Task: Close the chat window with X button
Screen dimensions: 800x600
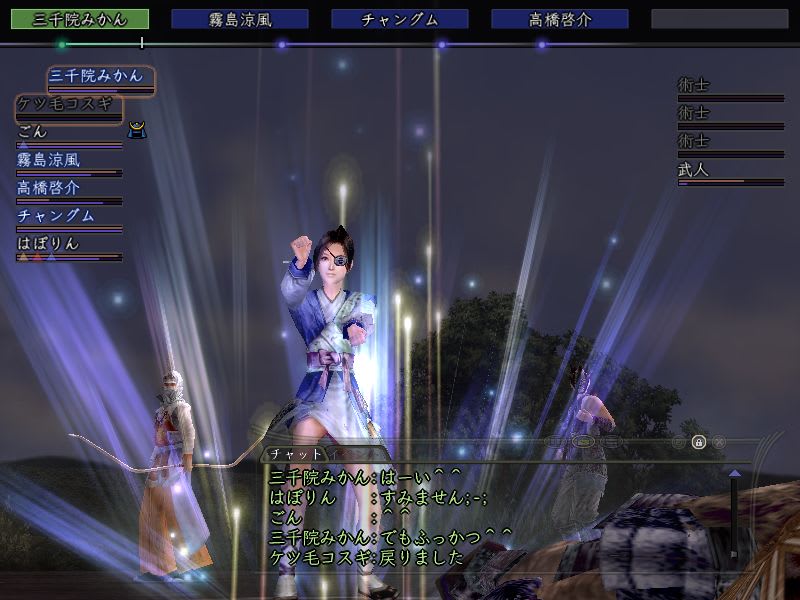Action: (x=719, y=441)
